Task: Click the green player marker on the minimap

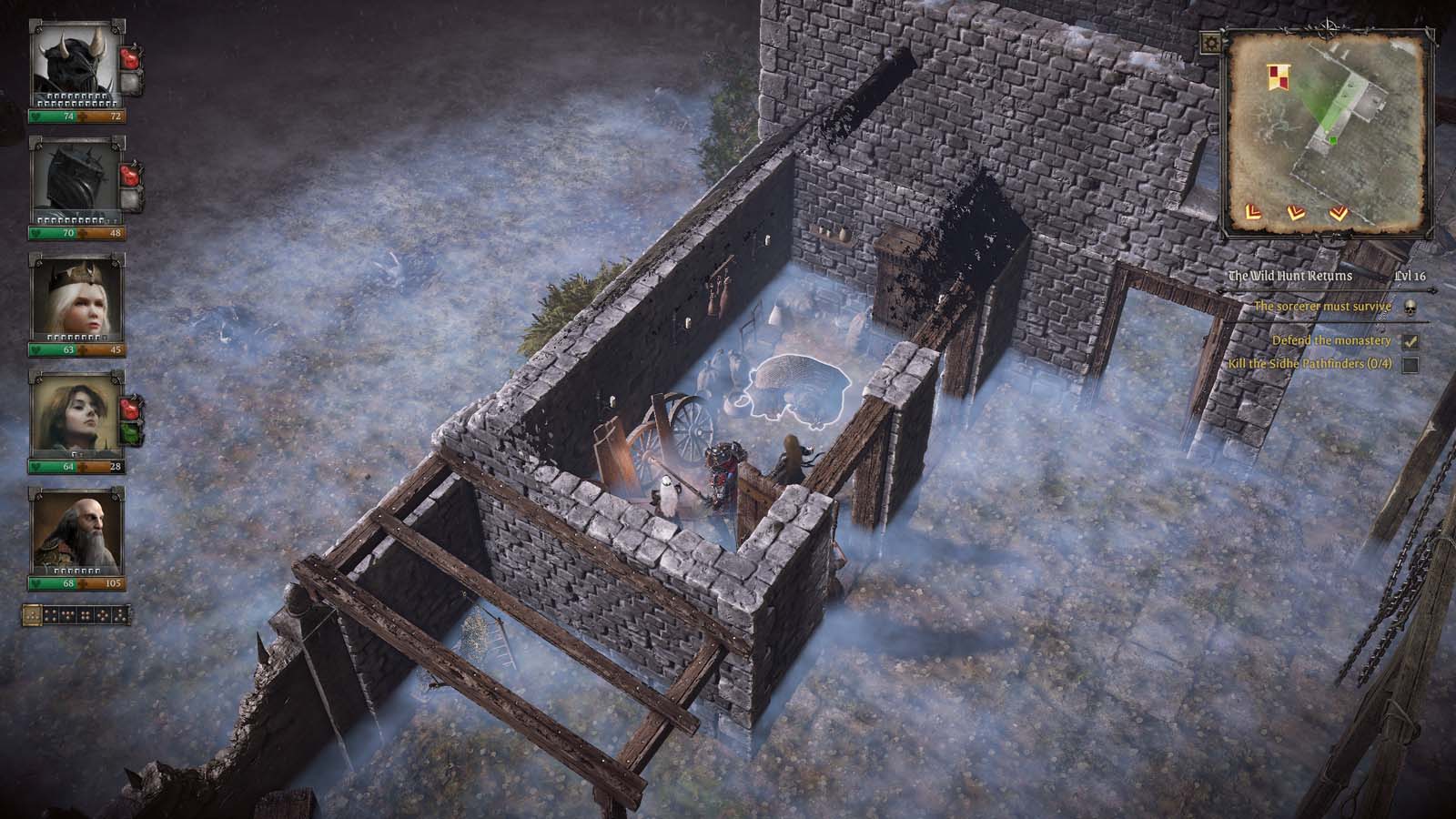Action: [1332, 139]
